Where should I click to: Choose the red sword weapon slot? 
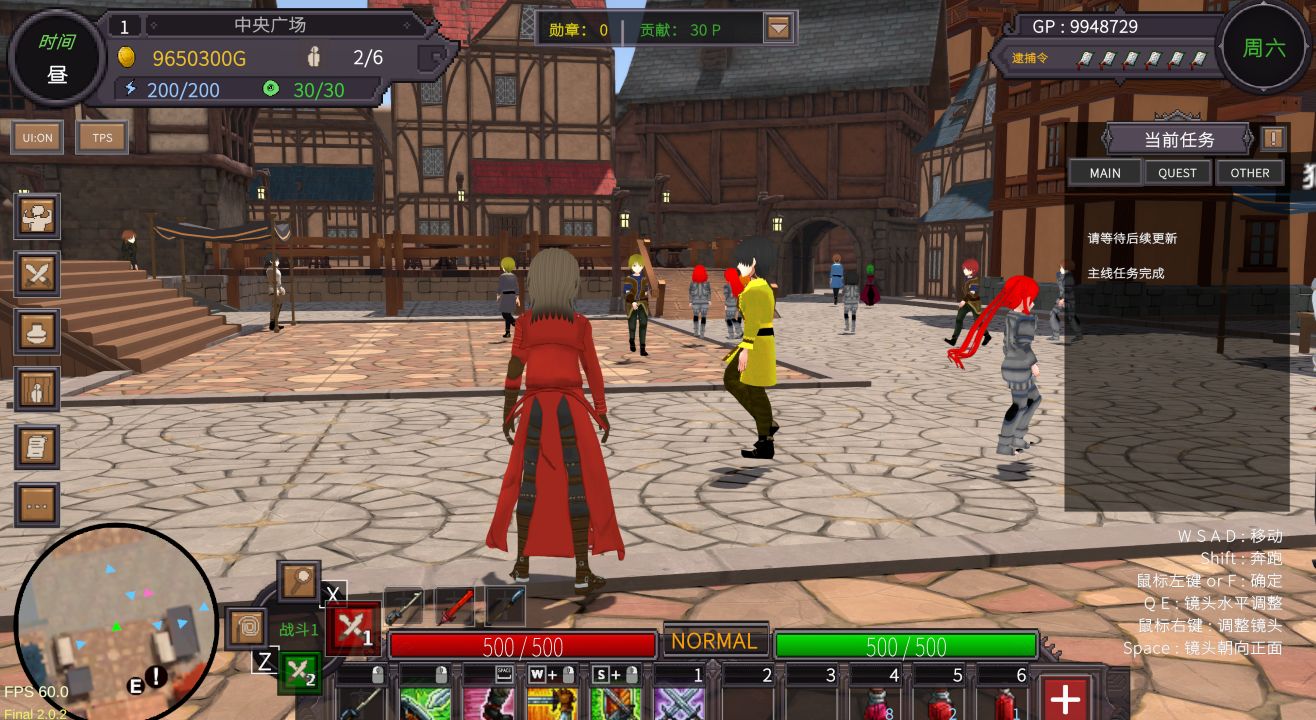click(455, 606)
